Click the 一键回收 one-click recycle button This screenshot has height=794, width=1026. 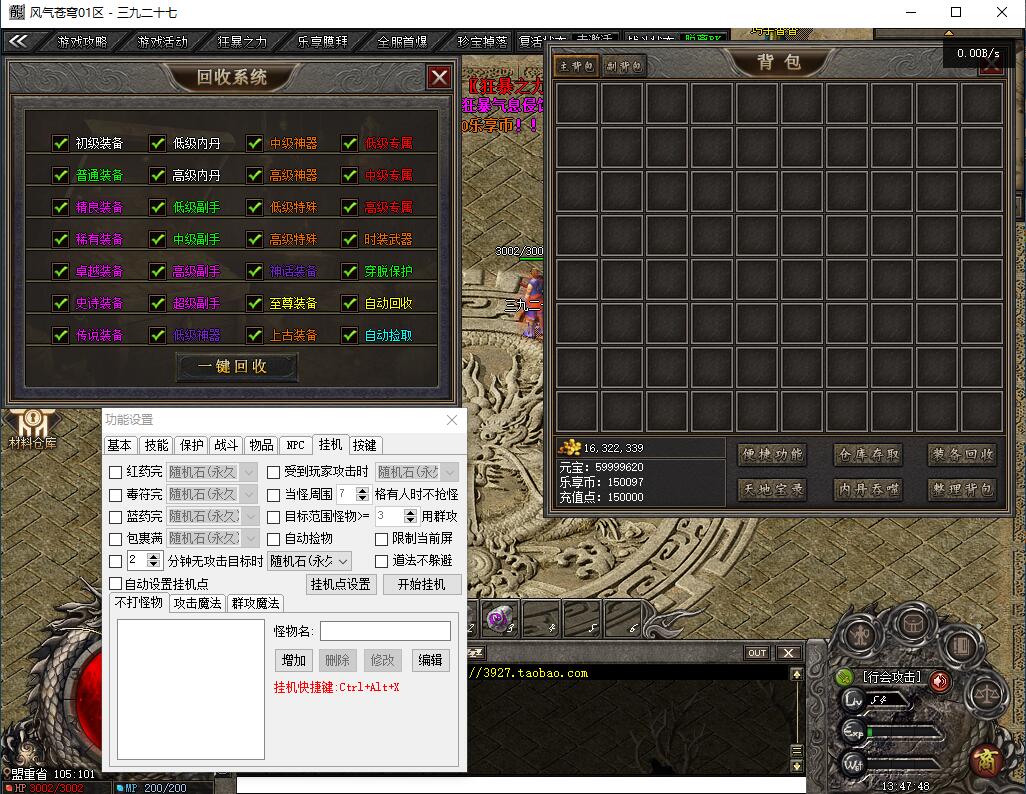pos(236,367)
